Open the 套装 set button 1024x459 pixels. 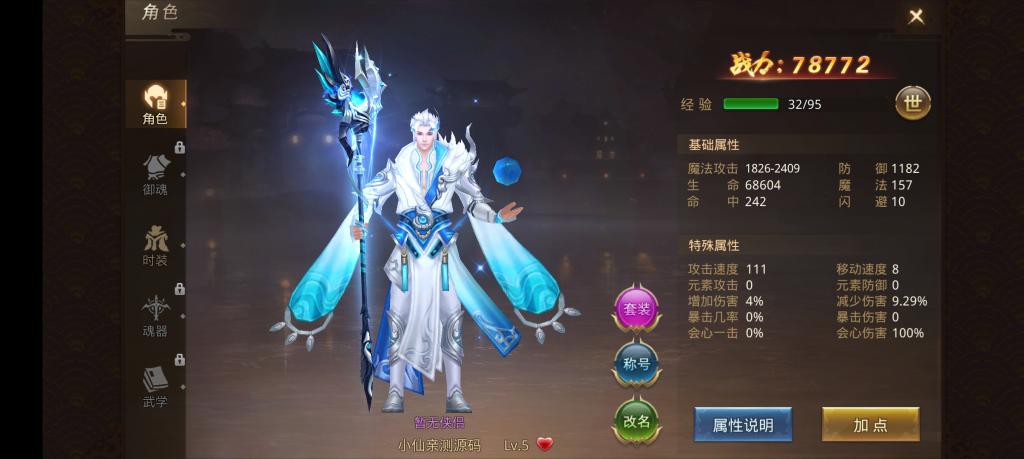pyautogui.click(x=636, y=309)
